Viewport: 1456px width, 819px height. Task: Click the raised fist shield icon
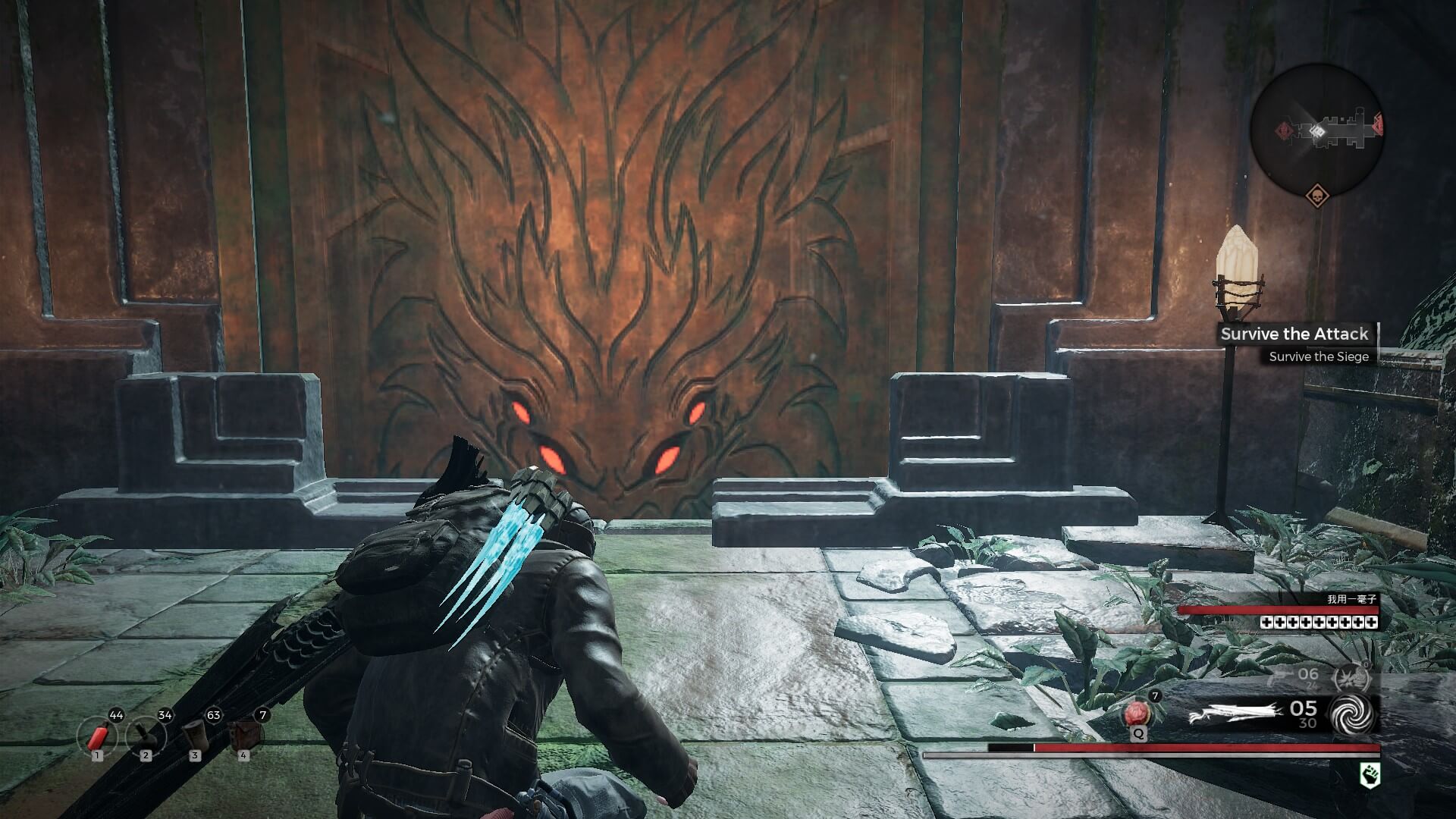tap(1370, 775)
